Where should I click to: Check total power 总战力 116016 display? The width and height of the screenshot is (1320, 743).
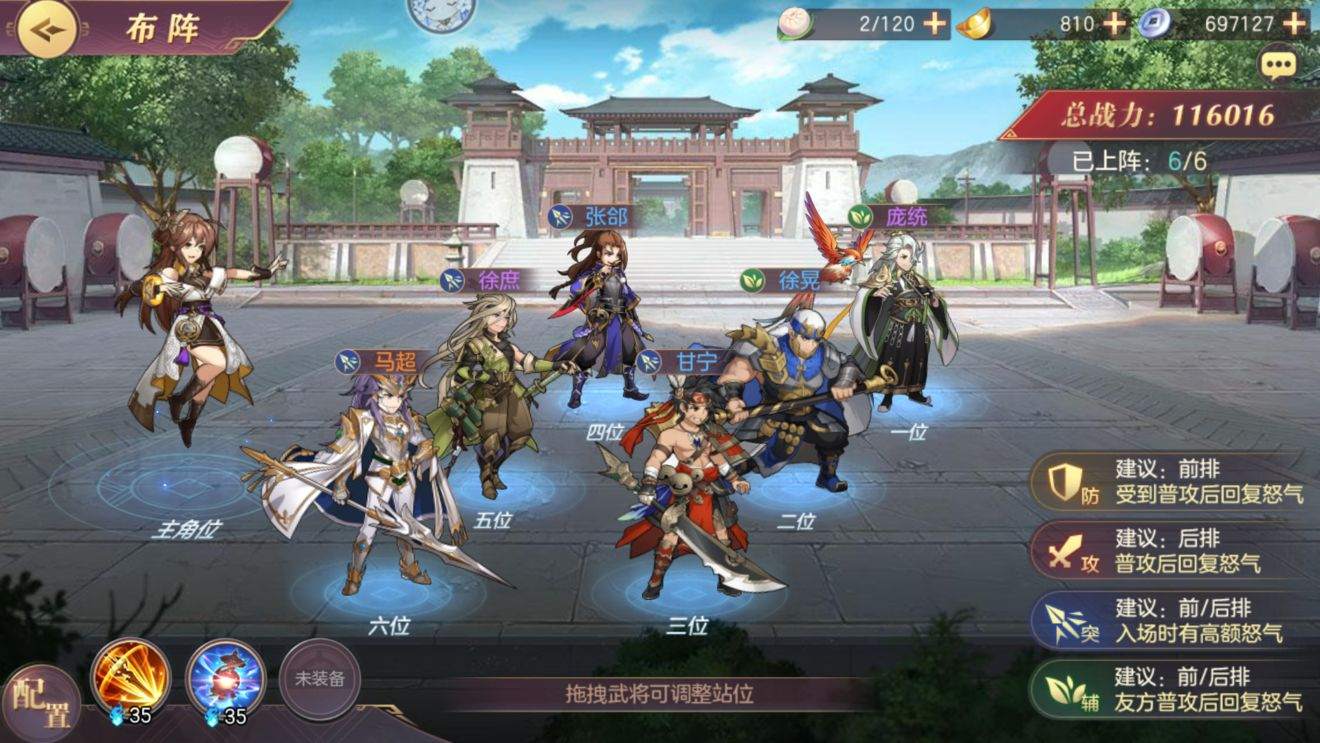click(1170, 112)
